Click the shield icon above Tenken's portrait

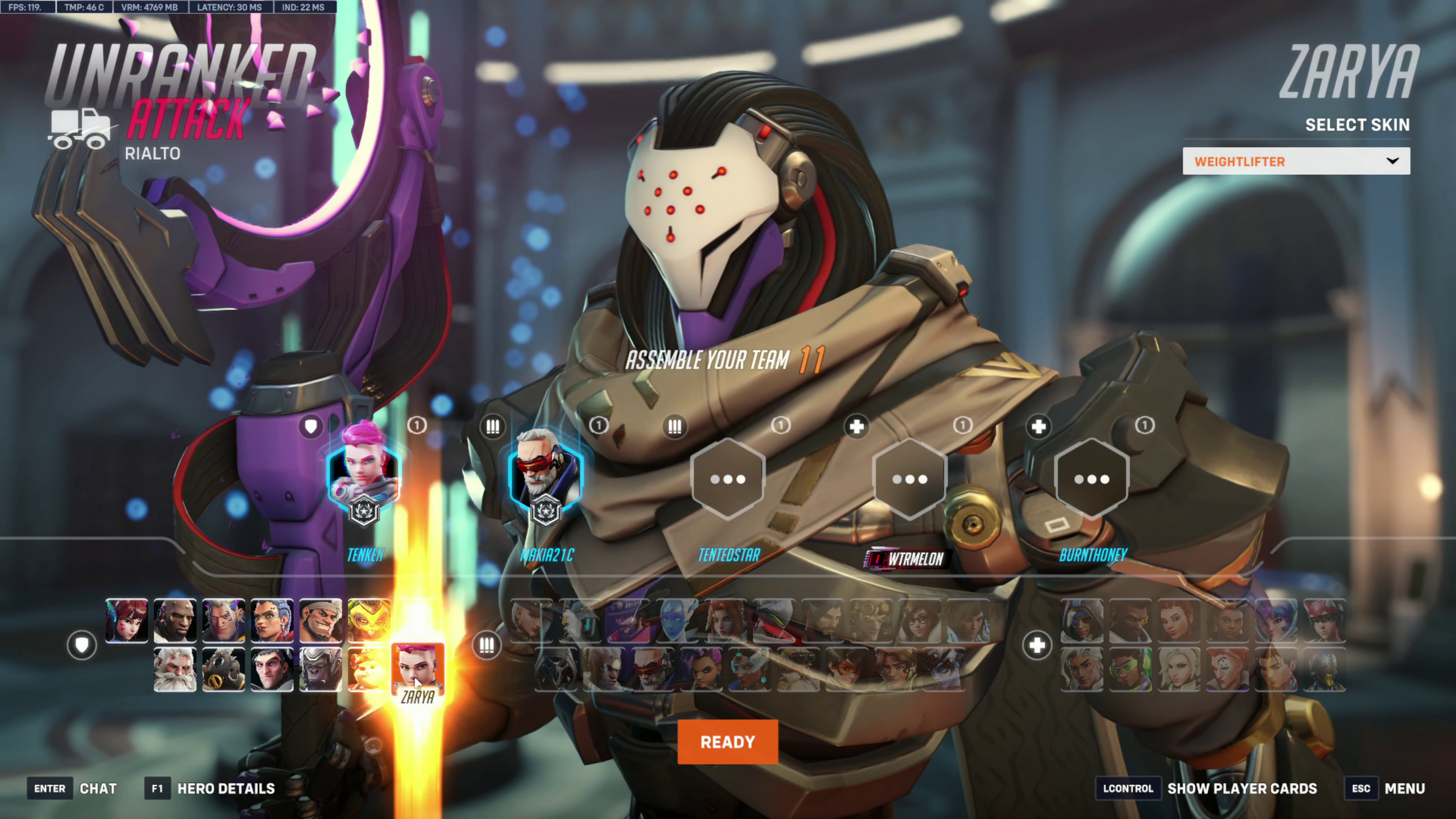[311, 427]
